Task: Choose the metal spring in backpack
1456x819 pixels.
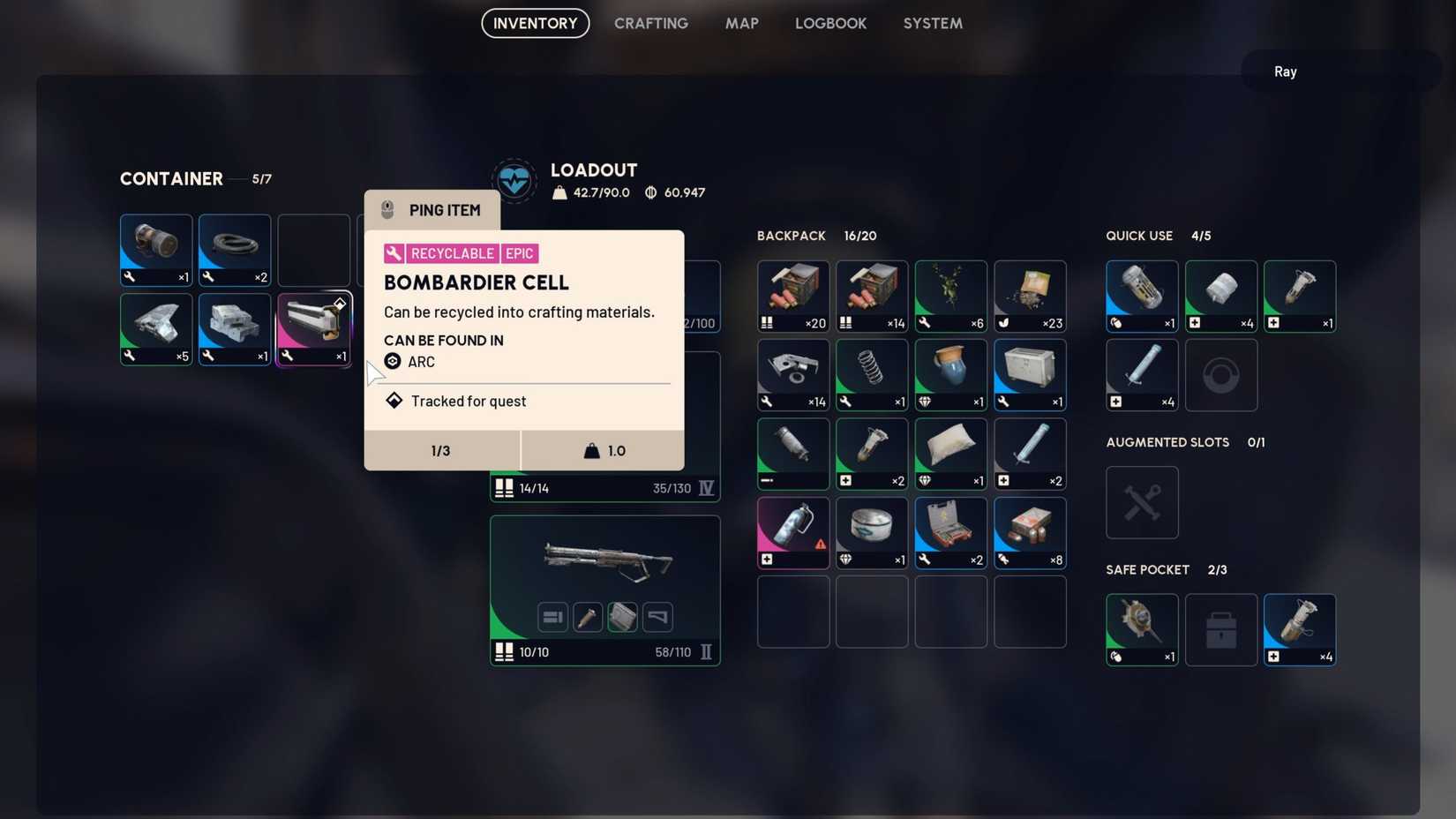Action: coord(872,374)
